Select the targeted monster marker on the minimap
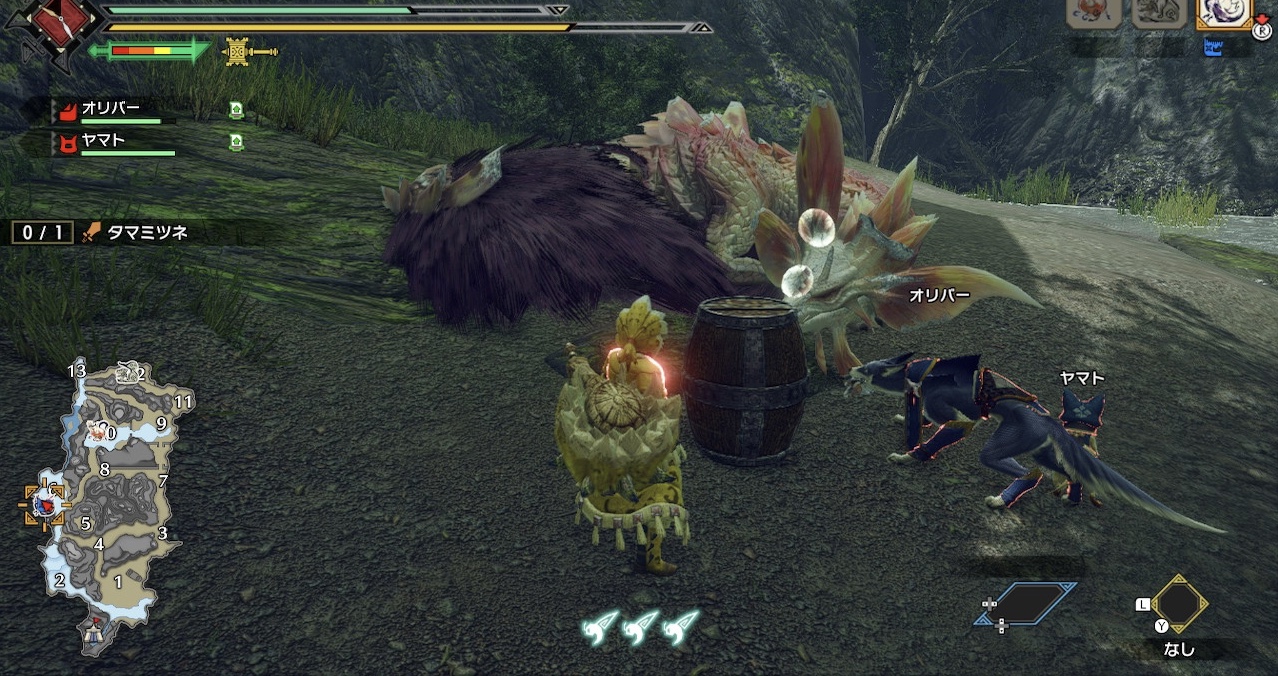This screenshot has height=676, width=1278. [45, 505]
